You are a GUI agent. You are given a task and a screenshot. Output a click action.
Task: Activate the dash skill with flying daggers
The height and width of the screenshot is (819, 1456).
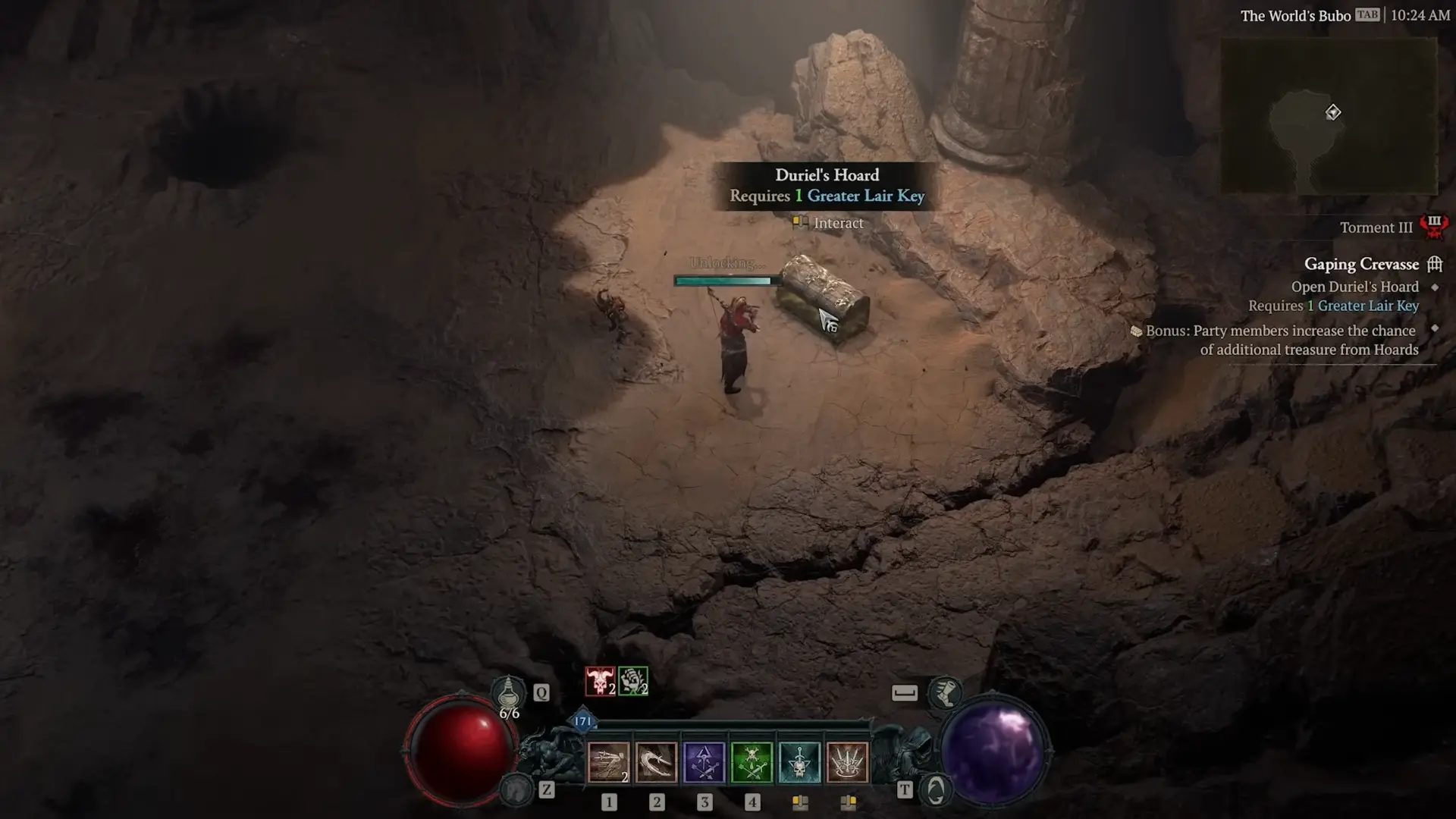coord(609,762)
